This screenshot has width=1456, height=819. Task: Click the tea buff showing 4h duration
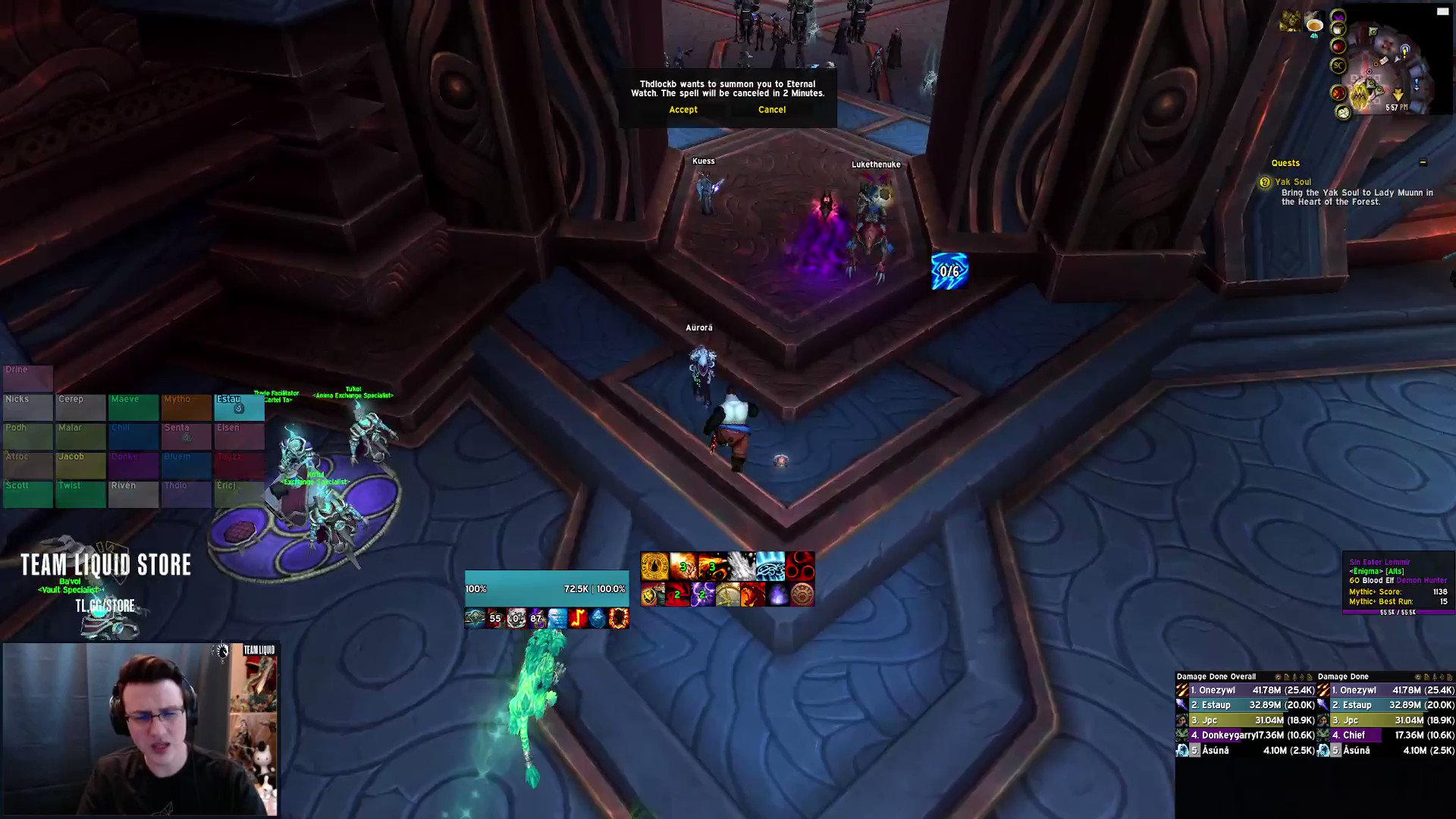(1314, 25)
